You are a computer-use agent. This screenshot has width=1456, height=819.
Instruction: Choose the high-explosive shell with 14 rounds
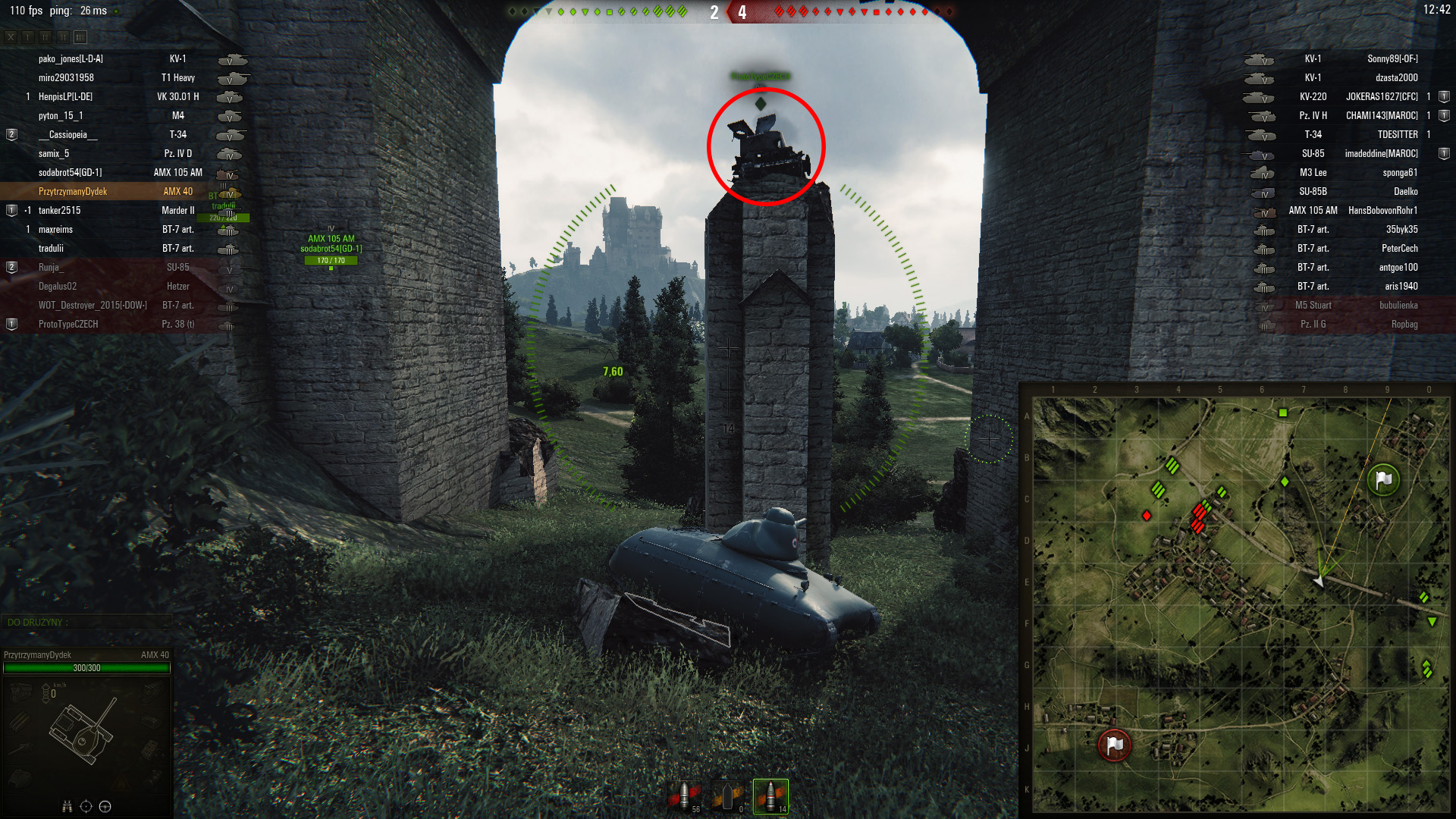770,796
